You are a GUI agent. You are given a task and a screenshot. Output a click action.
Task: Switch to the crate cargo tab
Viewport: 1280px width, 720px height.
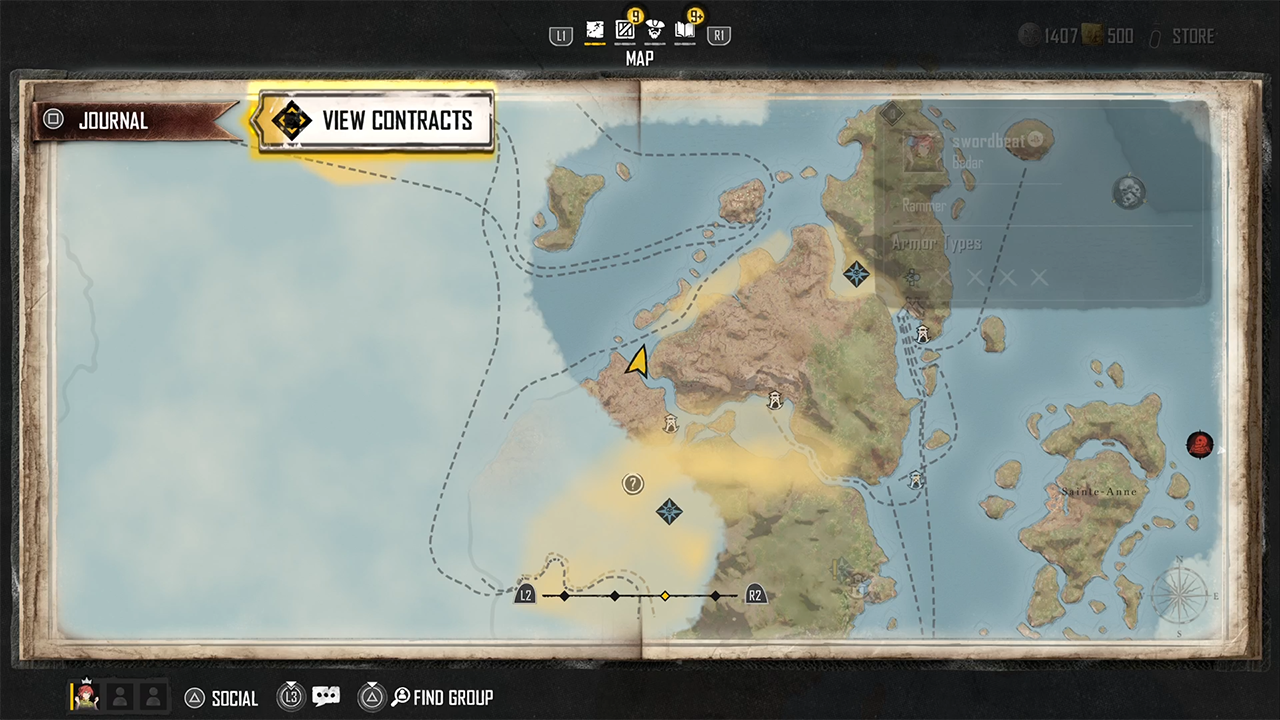625,31
